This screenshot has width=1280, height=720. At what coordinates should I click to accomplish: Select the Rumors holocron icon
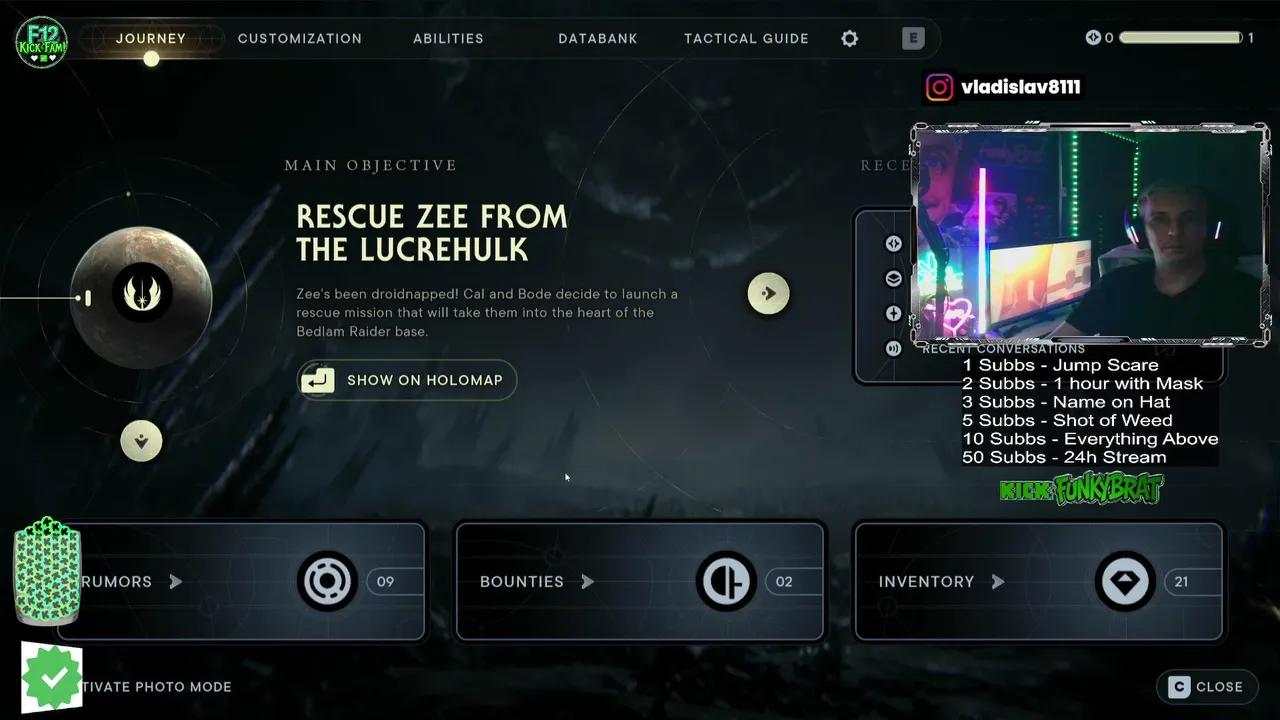pos(328,581)
